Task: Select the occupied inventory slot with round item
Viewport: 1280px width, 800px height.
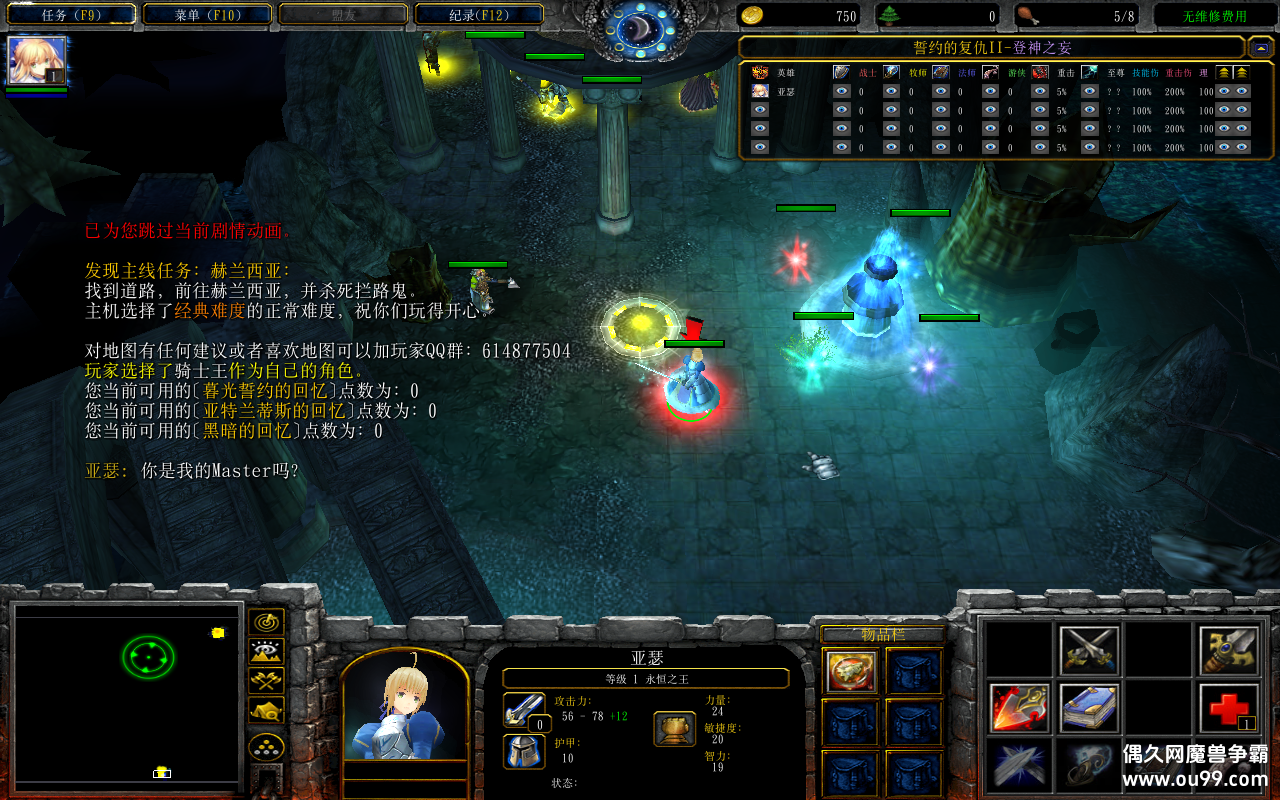Action: pos(852,671)
